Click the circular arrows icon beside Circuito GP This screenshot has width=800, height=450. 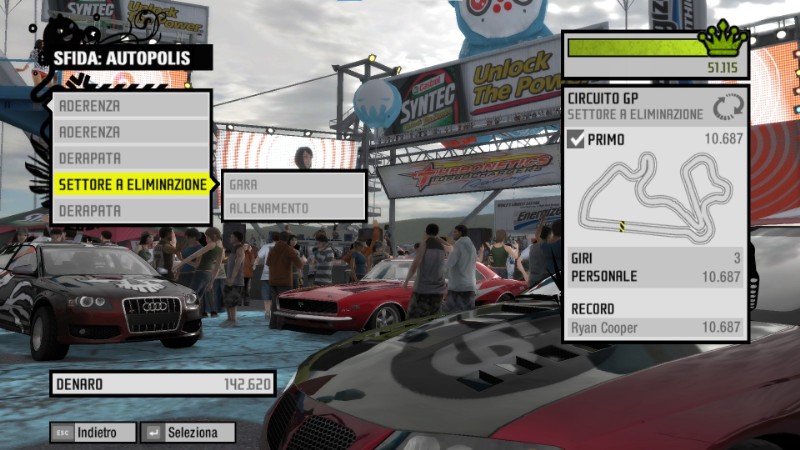point(727,107)
